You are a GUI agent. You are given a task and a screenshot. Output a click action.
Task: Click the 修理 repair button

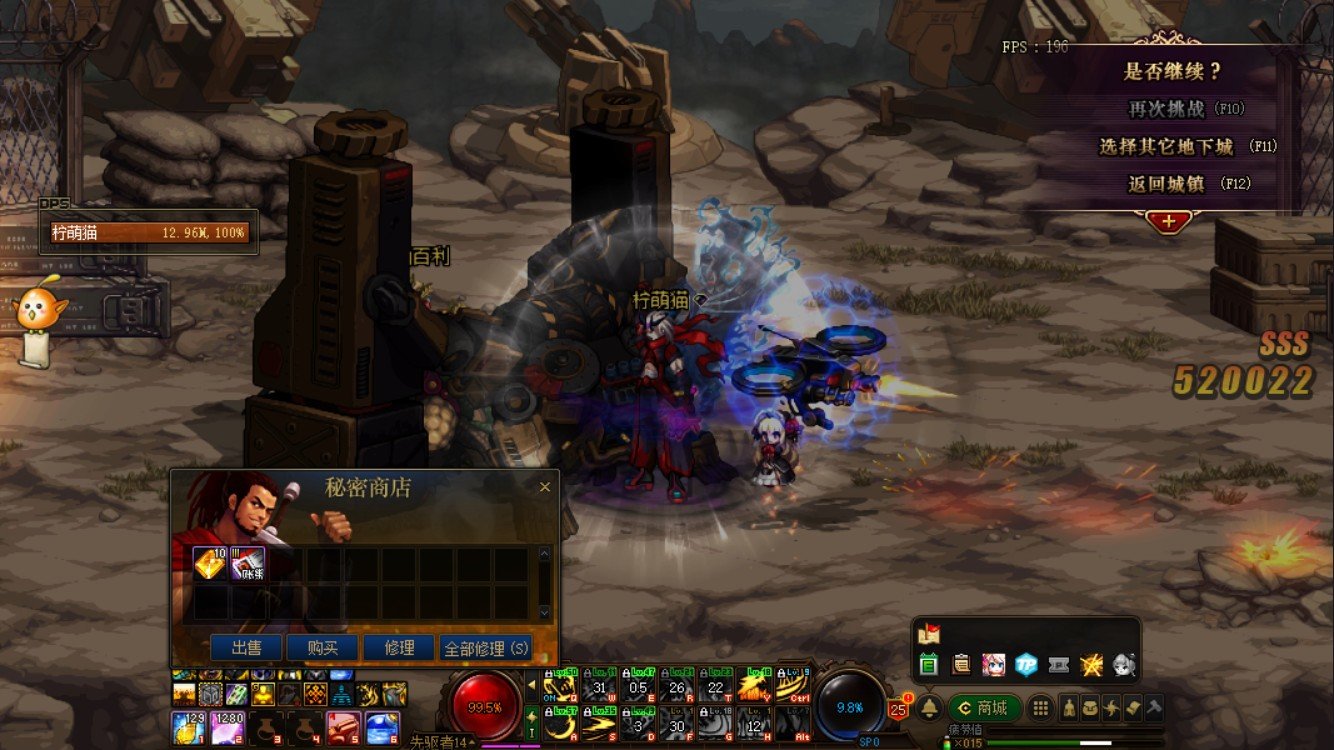pyautogui.click(x=399, y=648)
